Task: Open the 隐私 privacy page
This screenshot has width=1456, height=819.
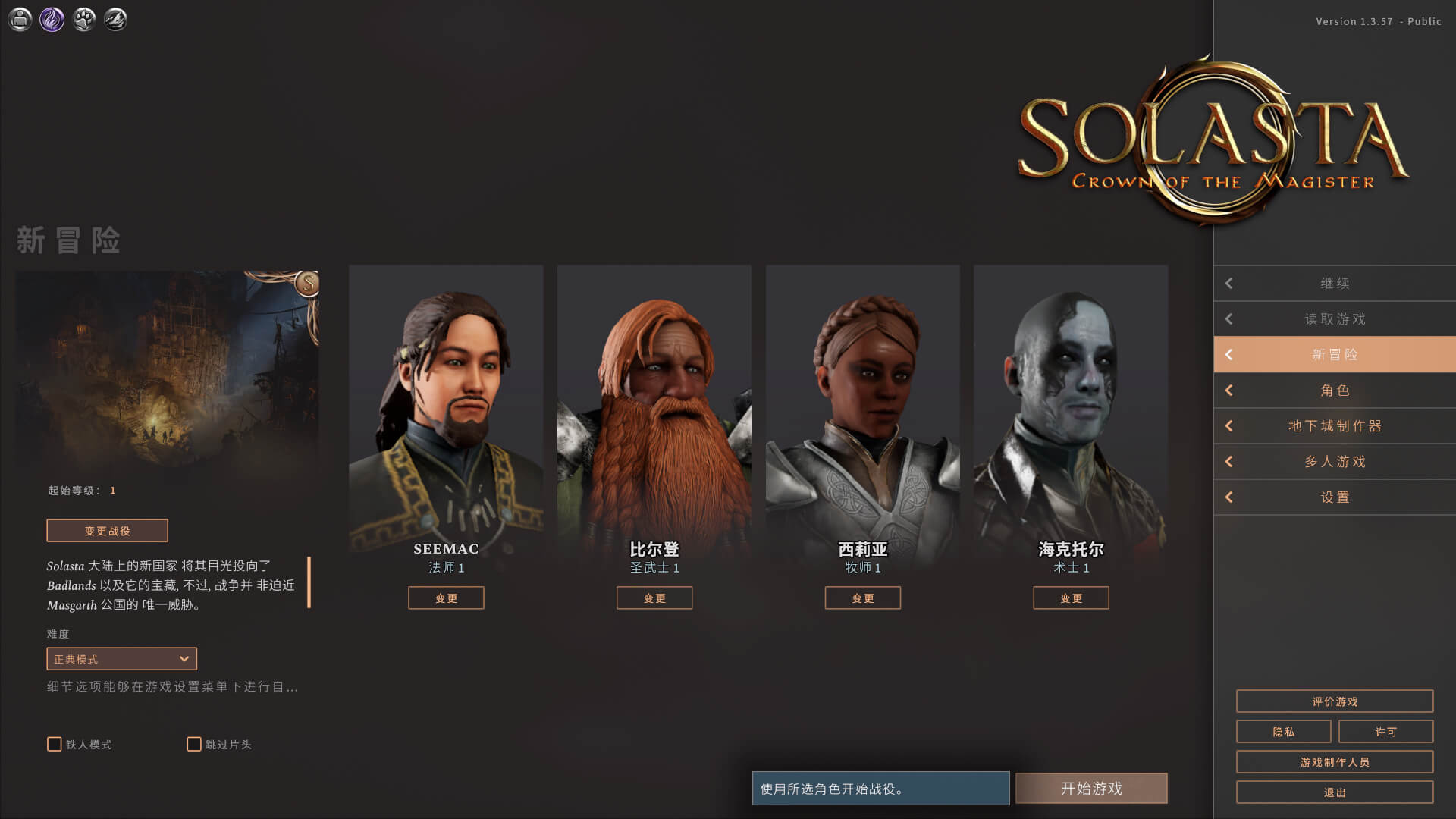Action: 1283,732
